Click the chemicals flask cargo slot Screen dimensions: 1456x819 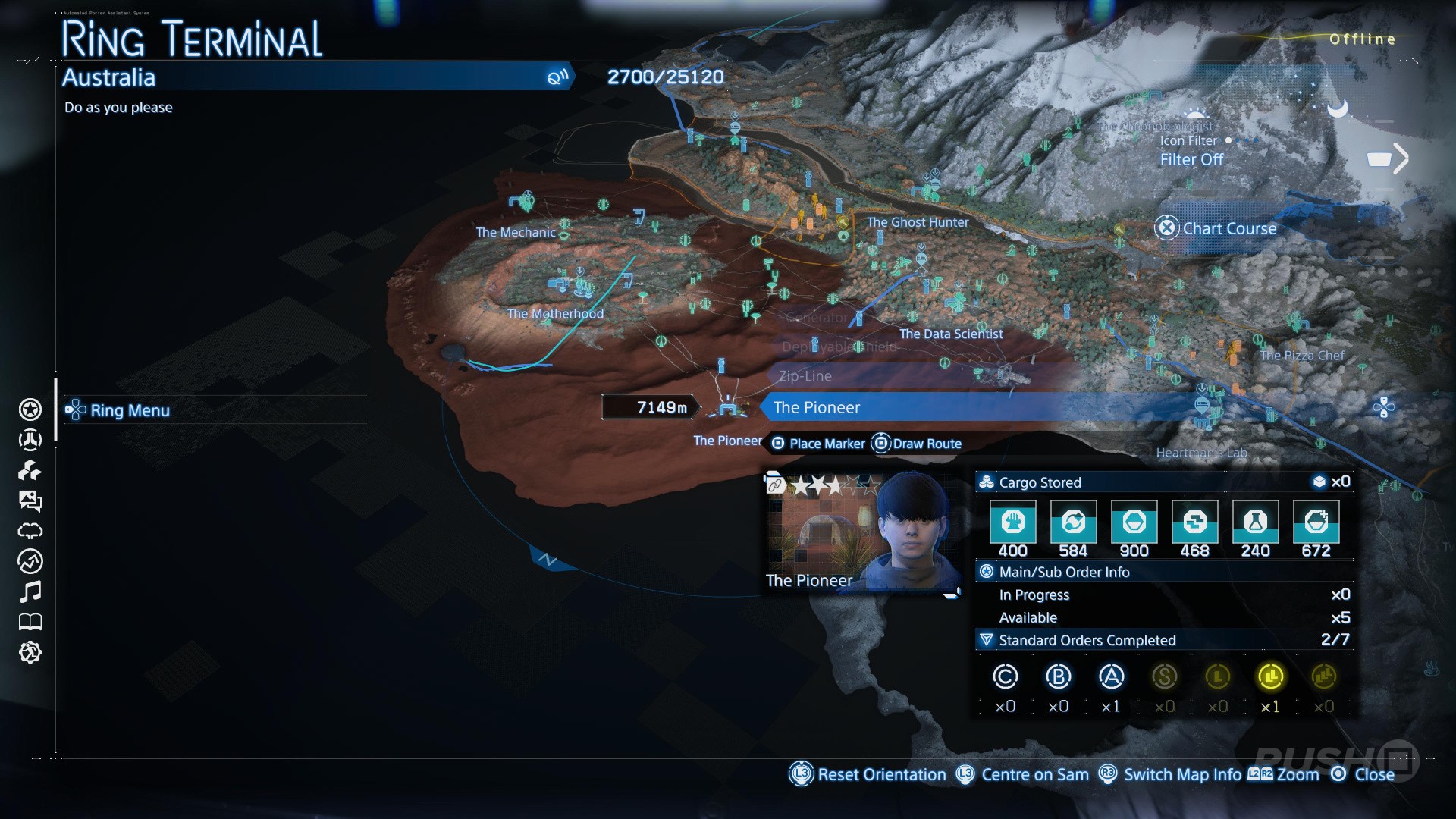(x=1255, y=522)
